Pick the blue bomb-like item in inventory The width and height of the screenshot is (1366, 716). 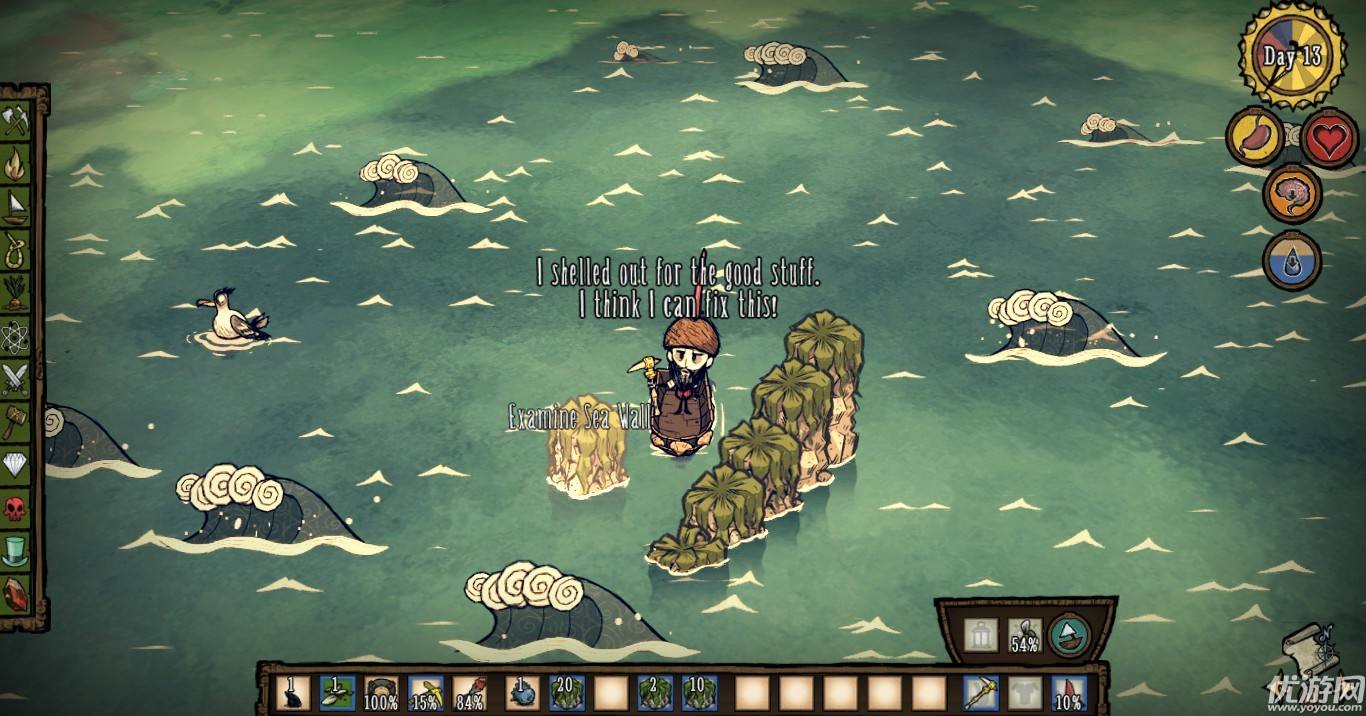pos(521,691)
